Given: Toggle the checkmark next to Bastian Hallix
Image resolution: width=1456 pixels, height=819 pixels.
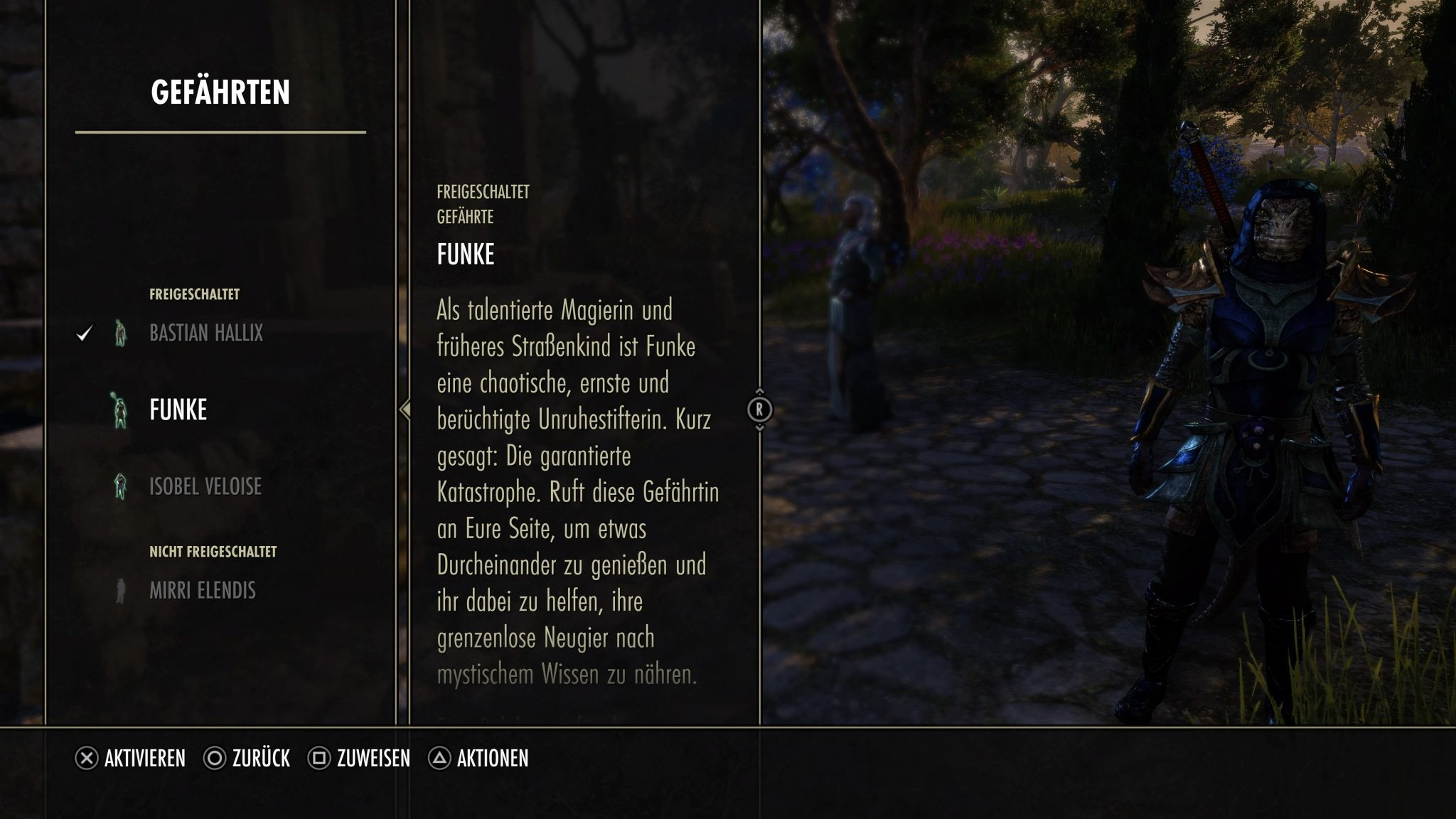Looking at the screenshot, I should click(x=85, y=331).
